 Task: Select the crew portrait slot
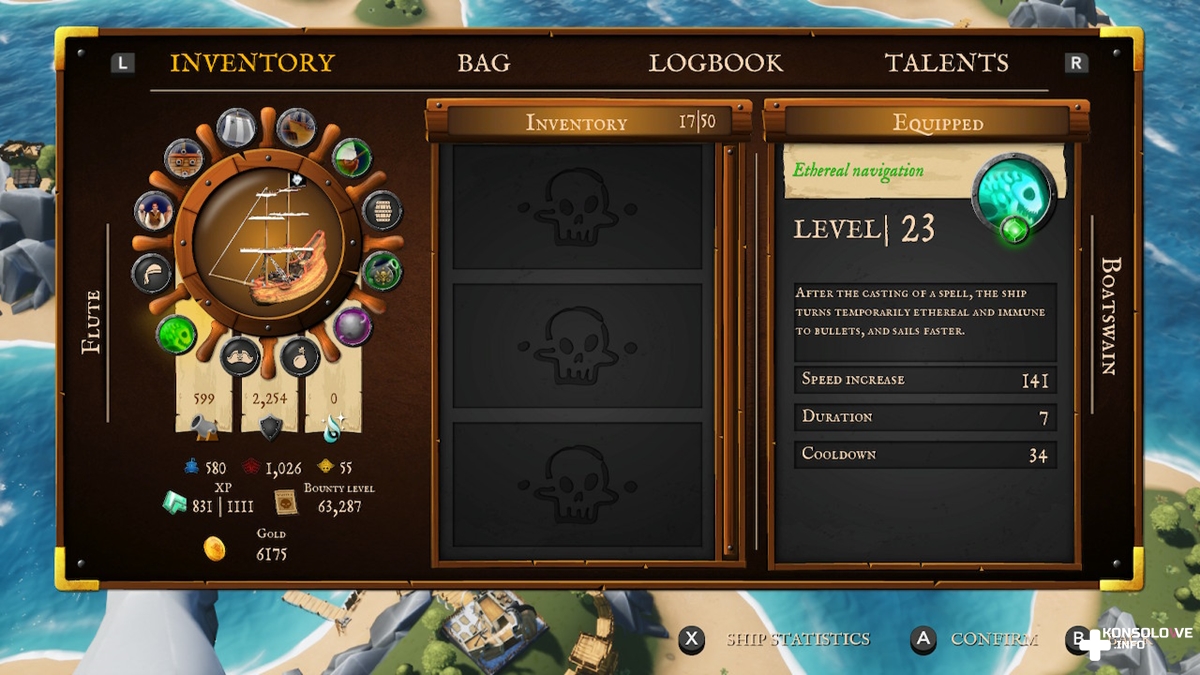coord(154,211)
